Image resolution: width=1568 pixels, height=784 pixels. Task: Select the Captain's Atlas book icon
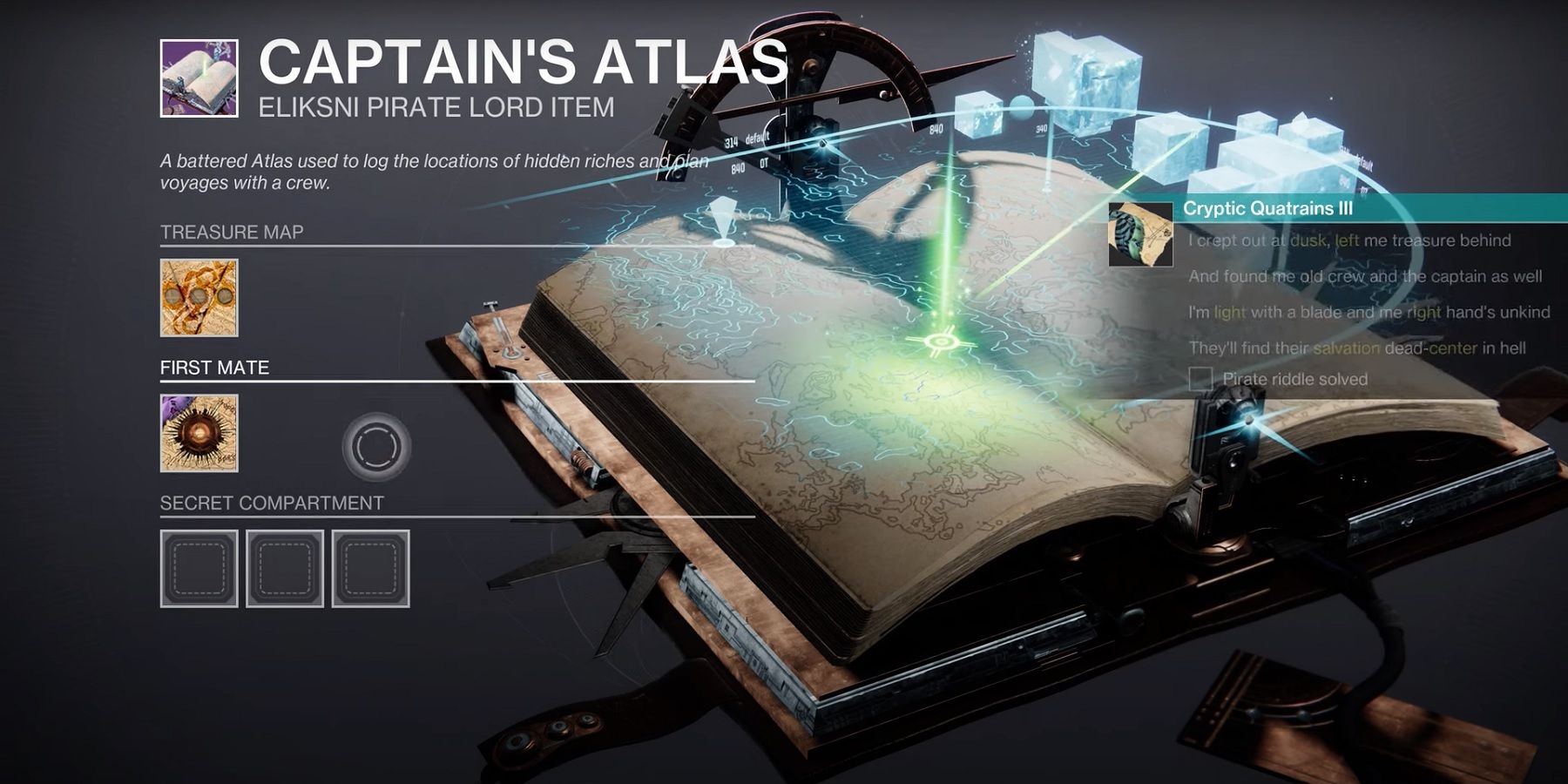pyautogui.click(x=199, y=77)
